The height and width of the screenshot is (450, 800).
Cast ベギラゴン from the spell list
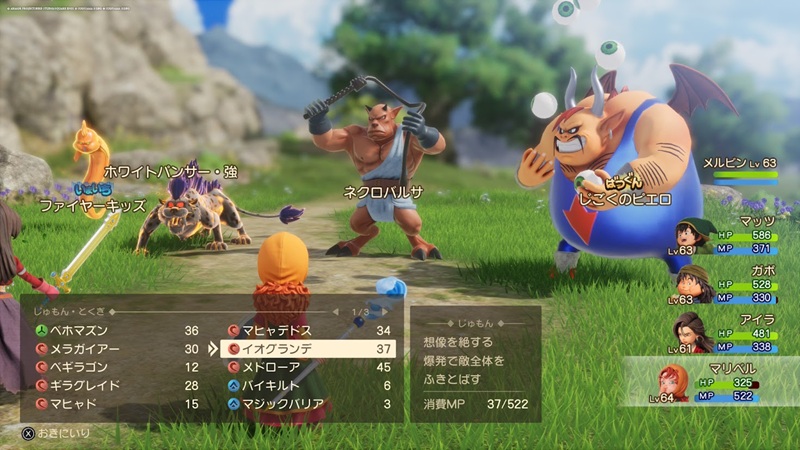click(80, 367)
